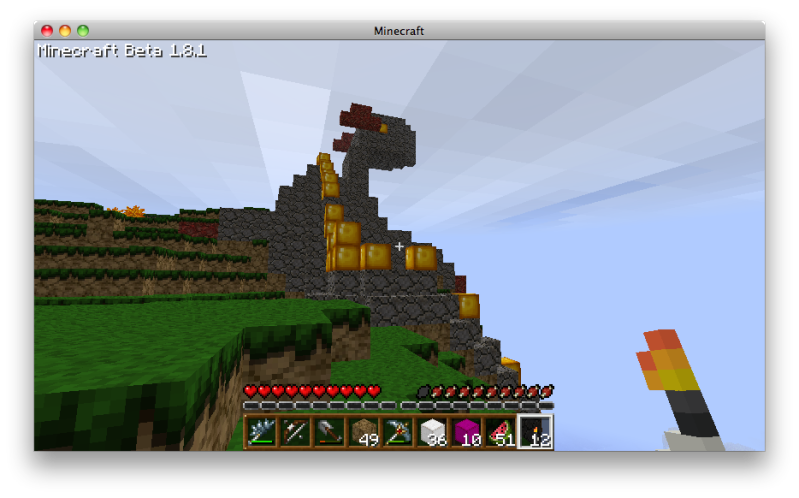The image size is (799, 498).
Task: Close the Minecraft window with red button
Action: pyautogui.click(x=47, y=31)
